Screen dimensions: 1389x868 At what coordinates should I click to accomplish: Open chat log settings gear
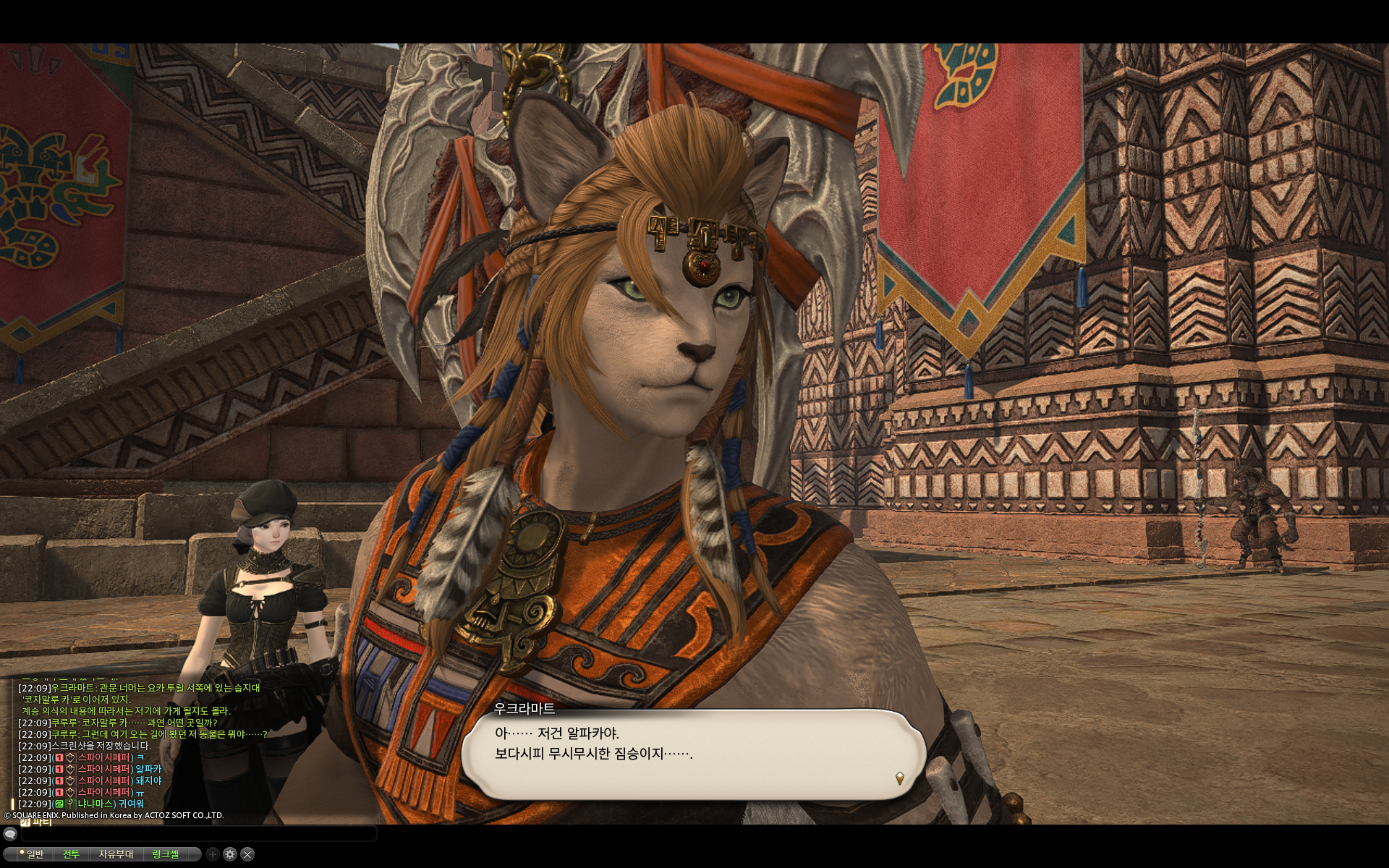coord(230,854)
